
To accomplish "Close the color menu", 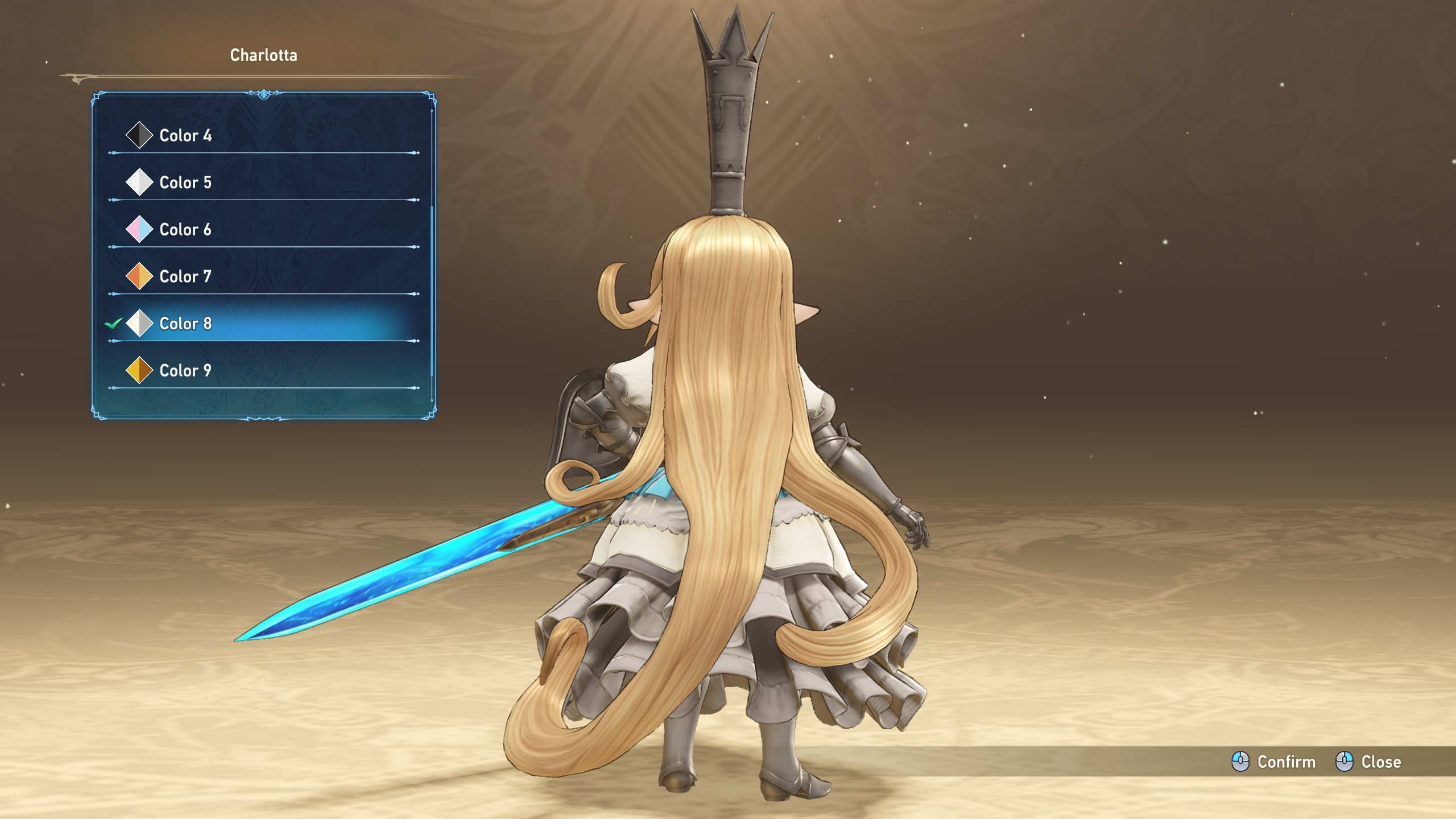I will [x=1368, y=762].
